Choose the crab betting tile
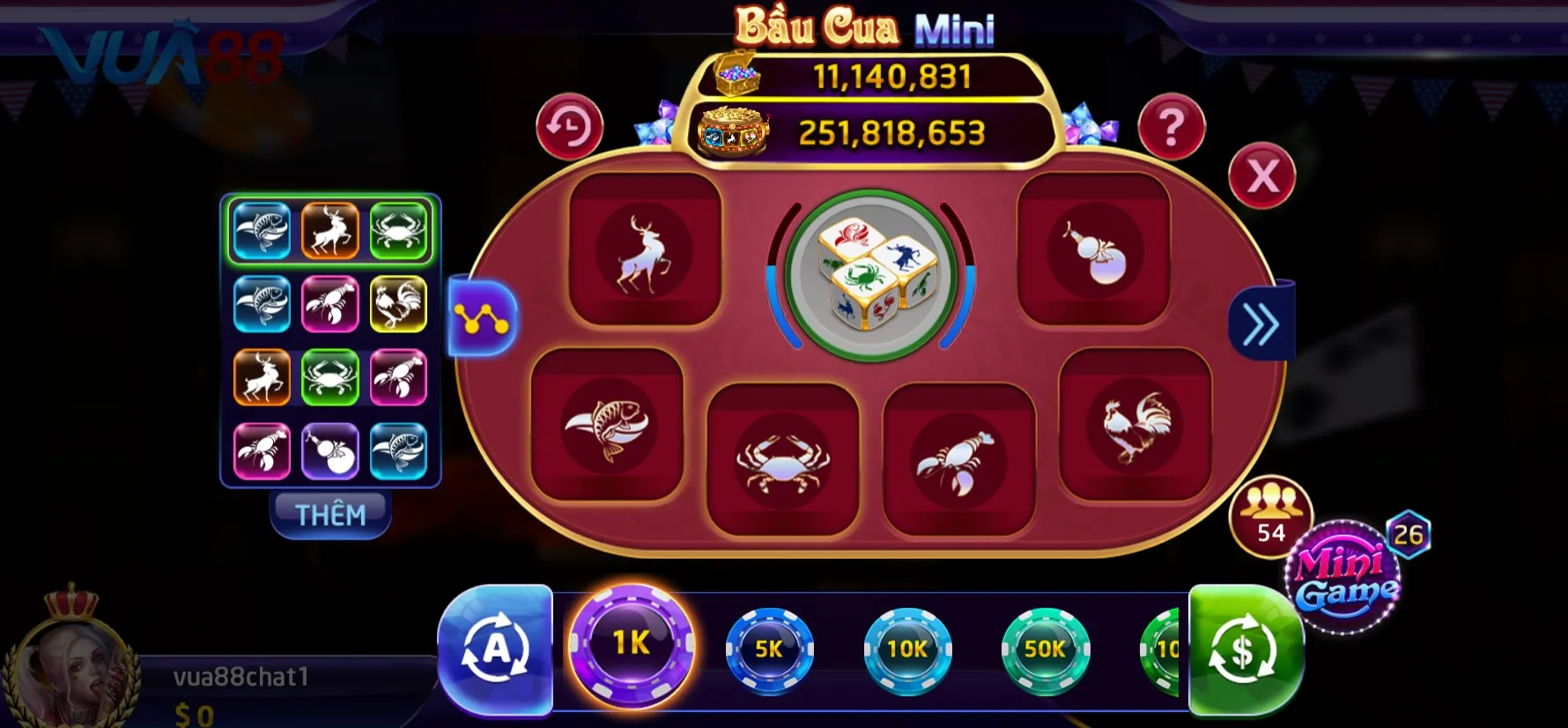Image resolution: width=1568 pixels, height=728 pixels. pyautogui.click(x=782, y=460)
